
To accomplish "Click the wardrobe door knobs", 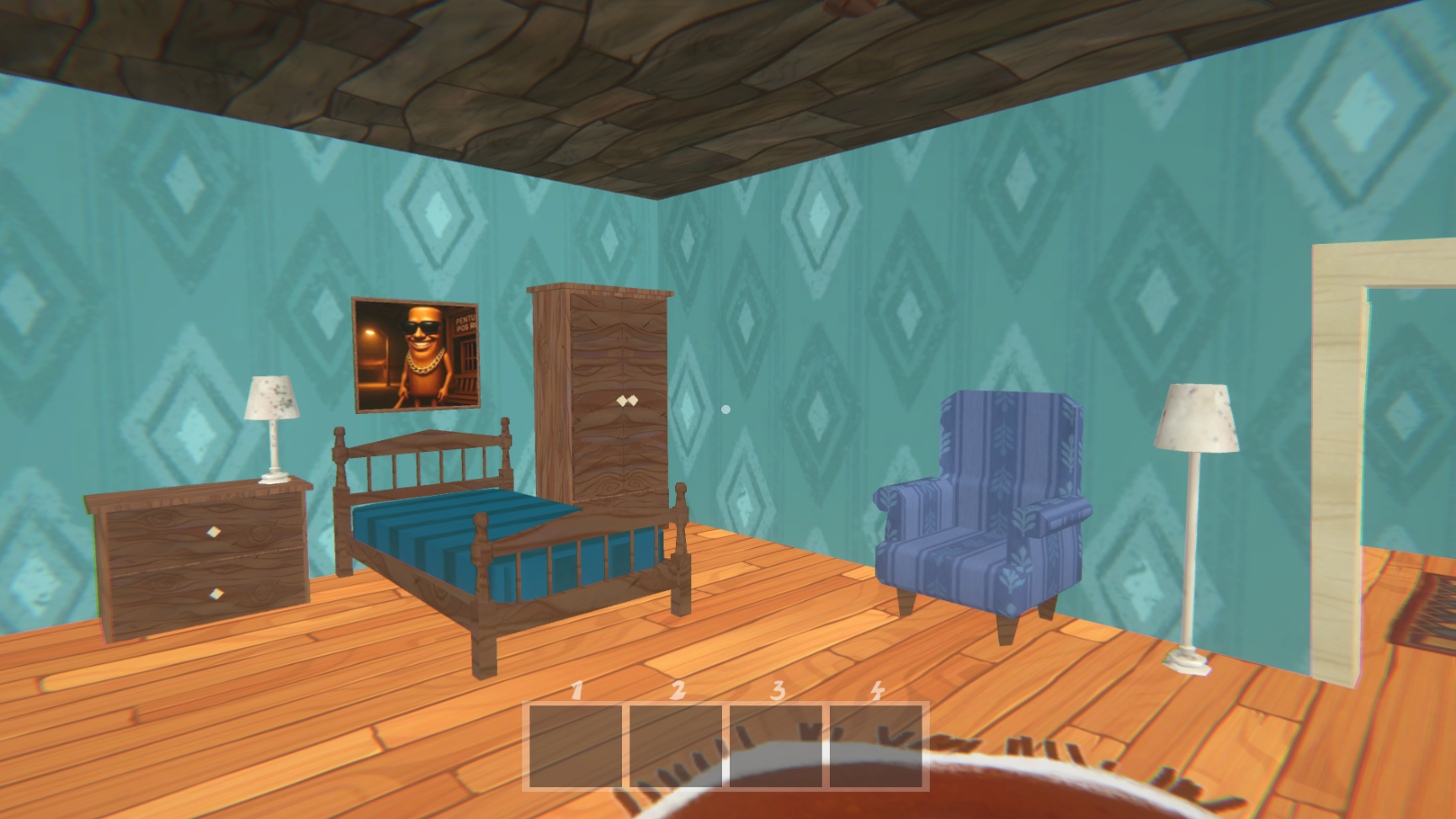I will click(627, 402).
